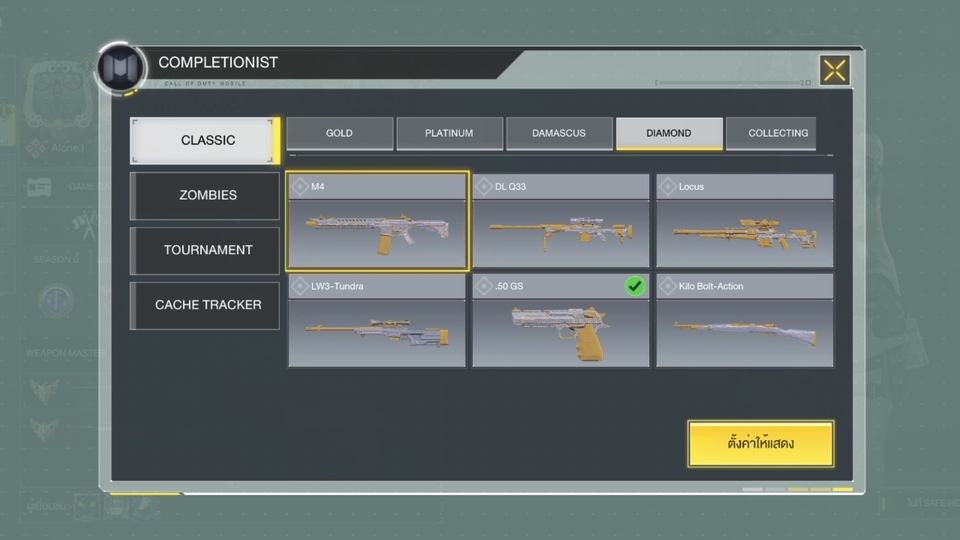Image resolution: width=960 pixels, height=540 pixels.
Task: Pick the Locus sniper rifle tile
Action: (x=745, y=221)
